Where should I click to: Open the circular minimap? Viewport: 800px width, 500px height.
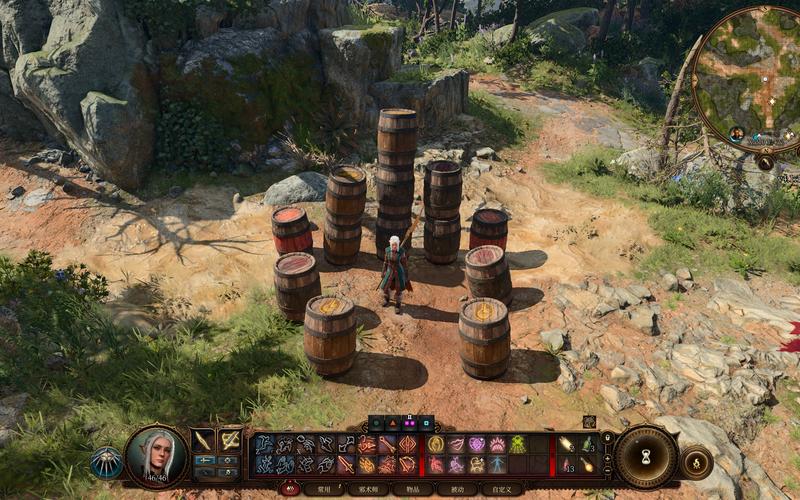click(748, 78)
